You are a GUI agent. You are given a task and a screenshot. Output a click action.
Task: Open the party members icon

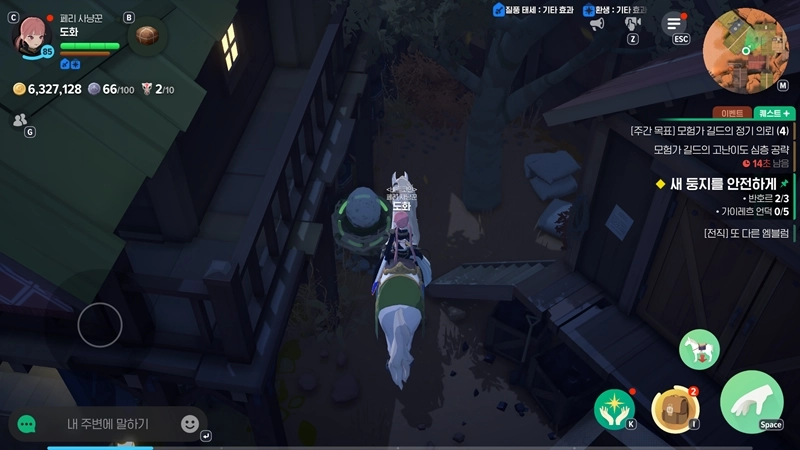click(x=19, y=119)
